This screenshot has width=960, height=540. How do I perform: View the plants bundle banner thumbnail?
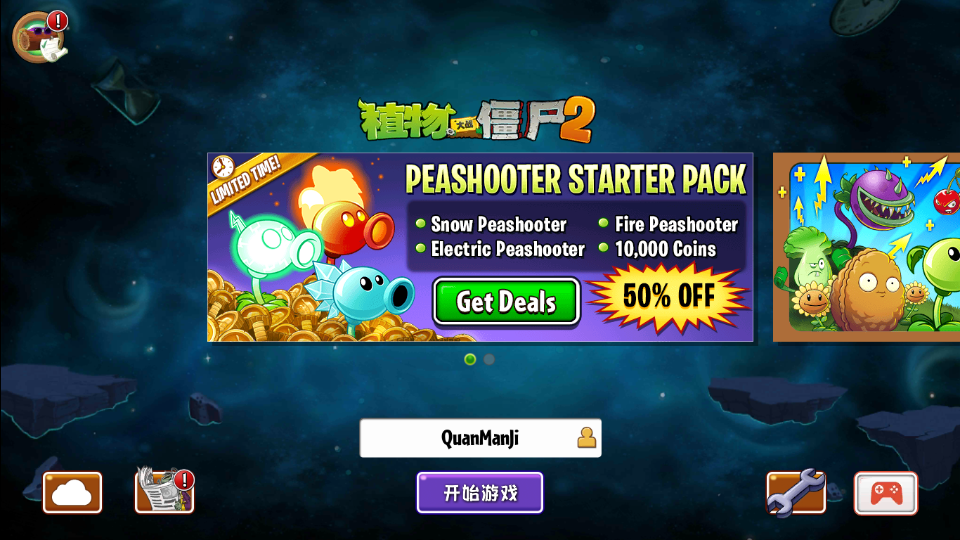tap(866, 246)
